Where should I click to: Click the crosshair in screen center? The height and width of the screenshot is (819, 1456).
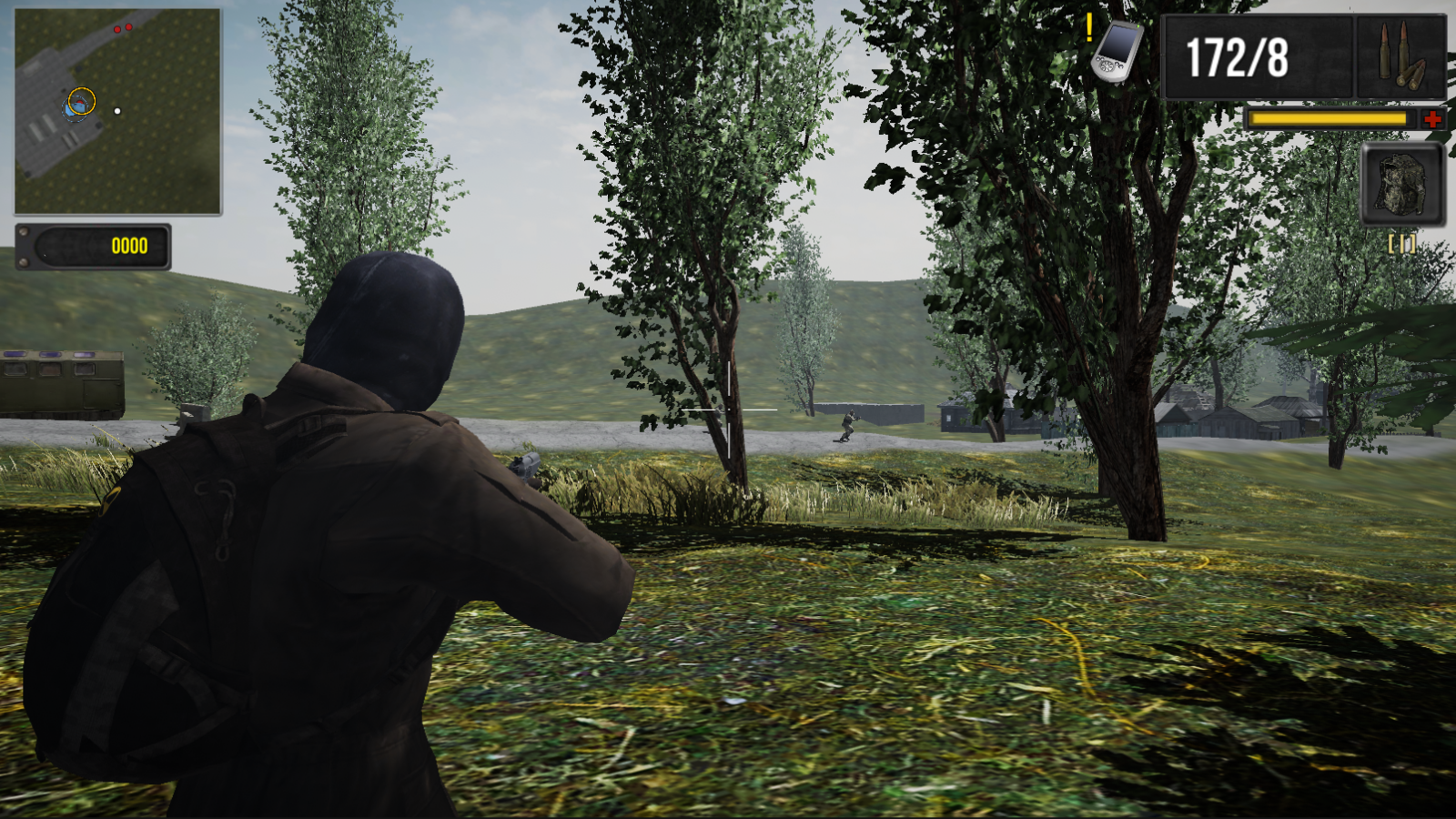tap(728, 411)
